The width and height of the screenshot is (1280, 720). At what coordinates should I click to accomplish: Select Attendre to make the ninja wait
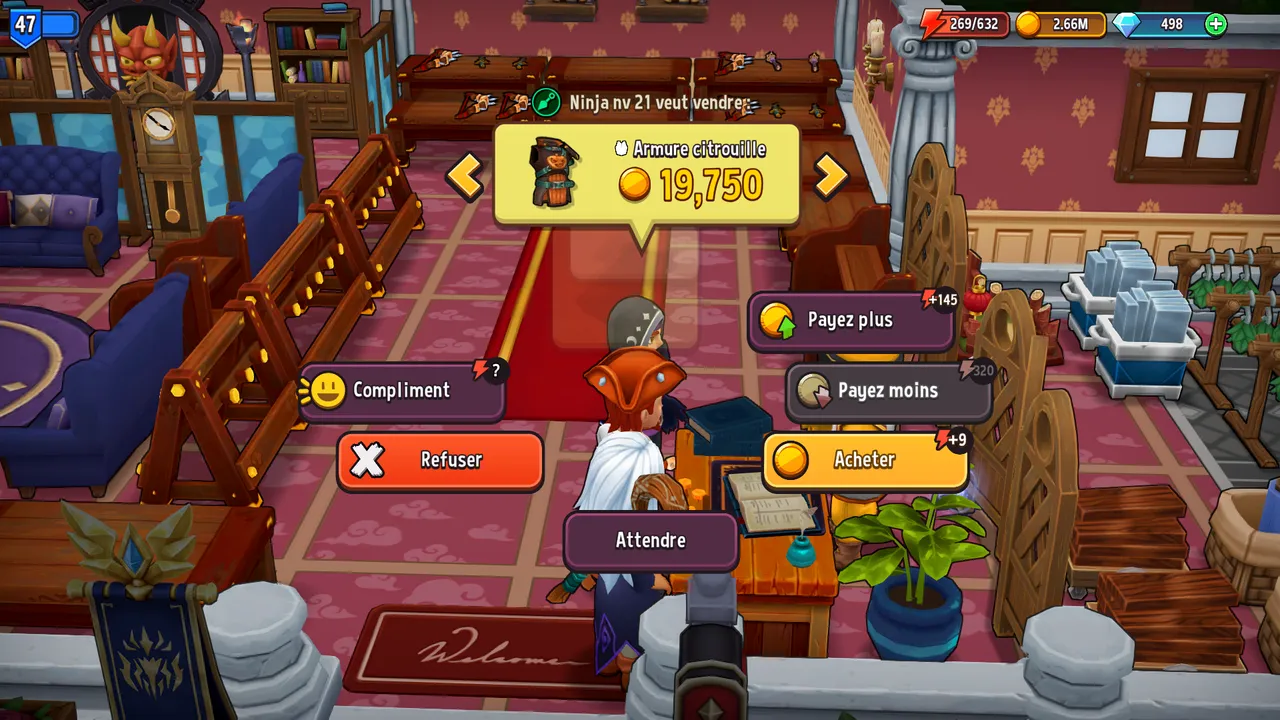pos(650,541)
